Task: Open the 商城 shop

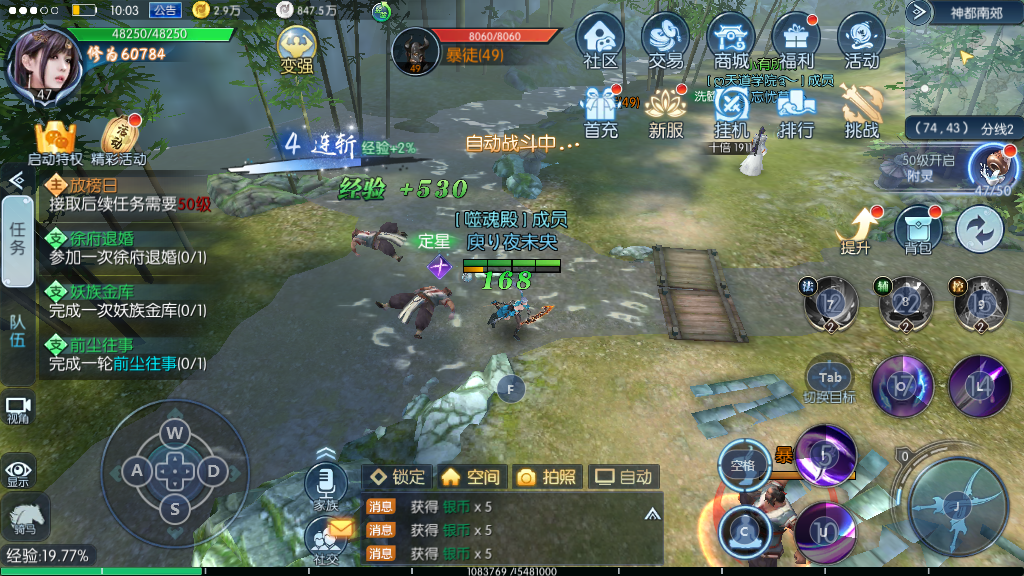Action: (731, 40)
